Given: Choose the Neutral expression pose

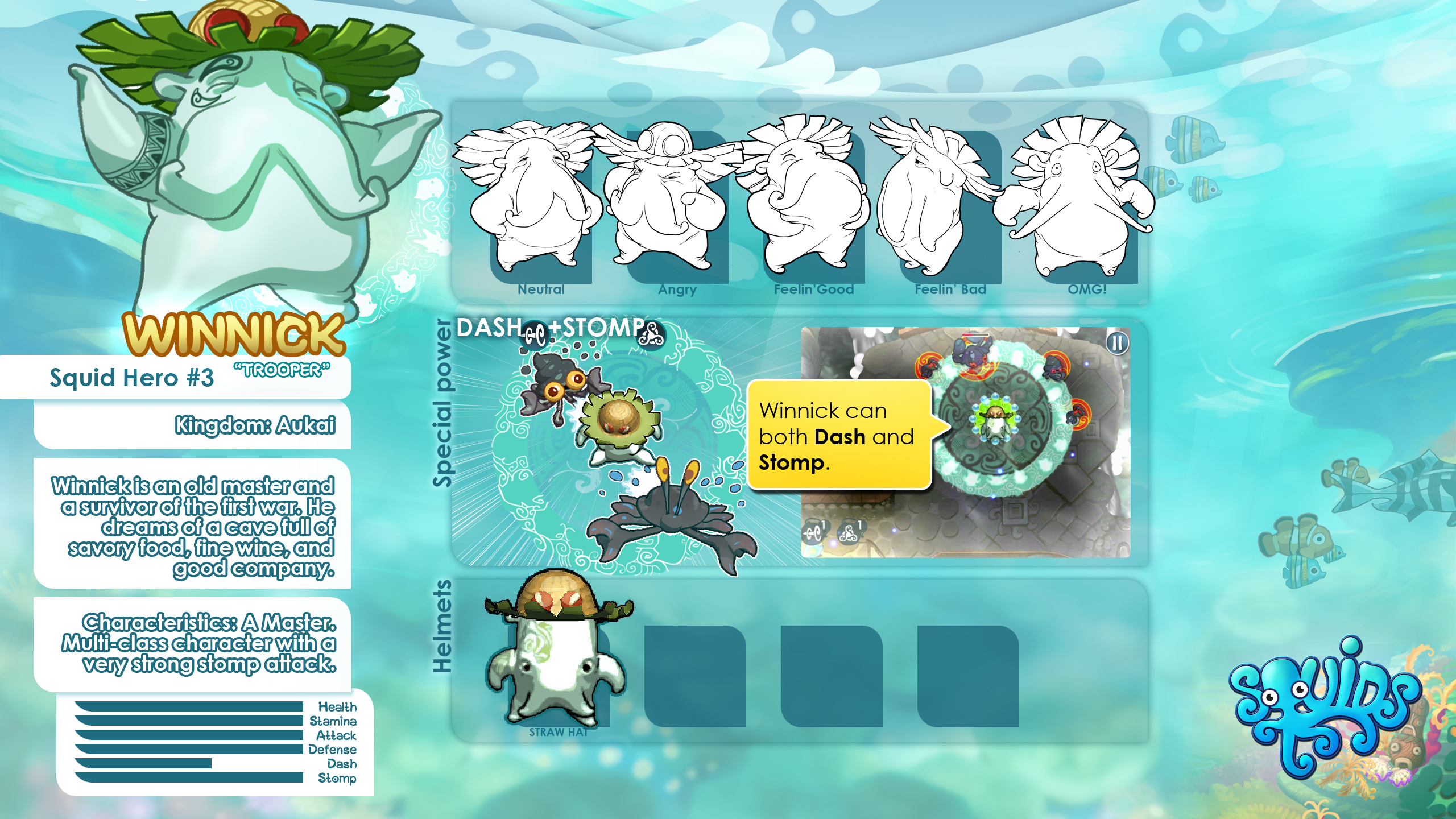Looking at the screenshot, I should (x=541, y=205).
